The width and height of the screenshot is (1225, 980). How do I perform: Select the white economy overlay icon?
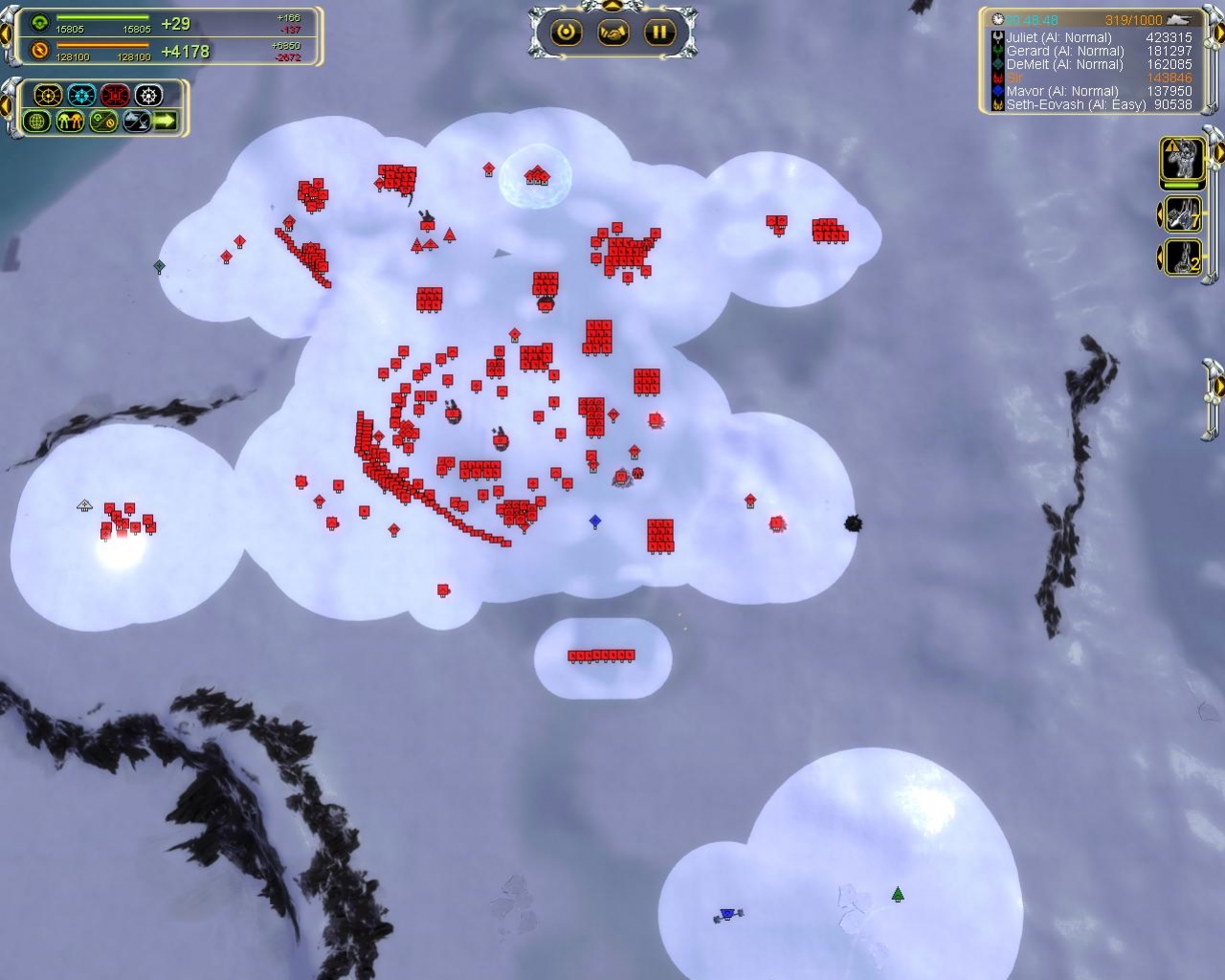coord(148,95)
